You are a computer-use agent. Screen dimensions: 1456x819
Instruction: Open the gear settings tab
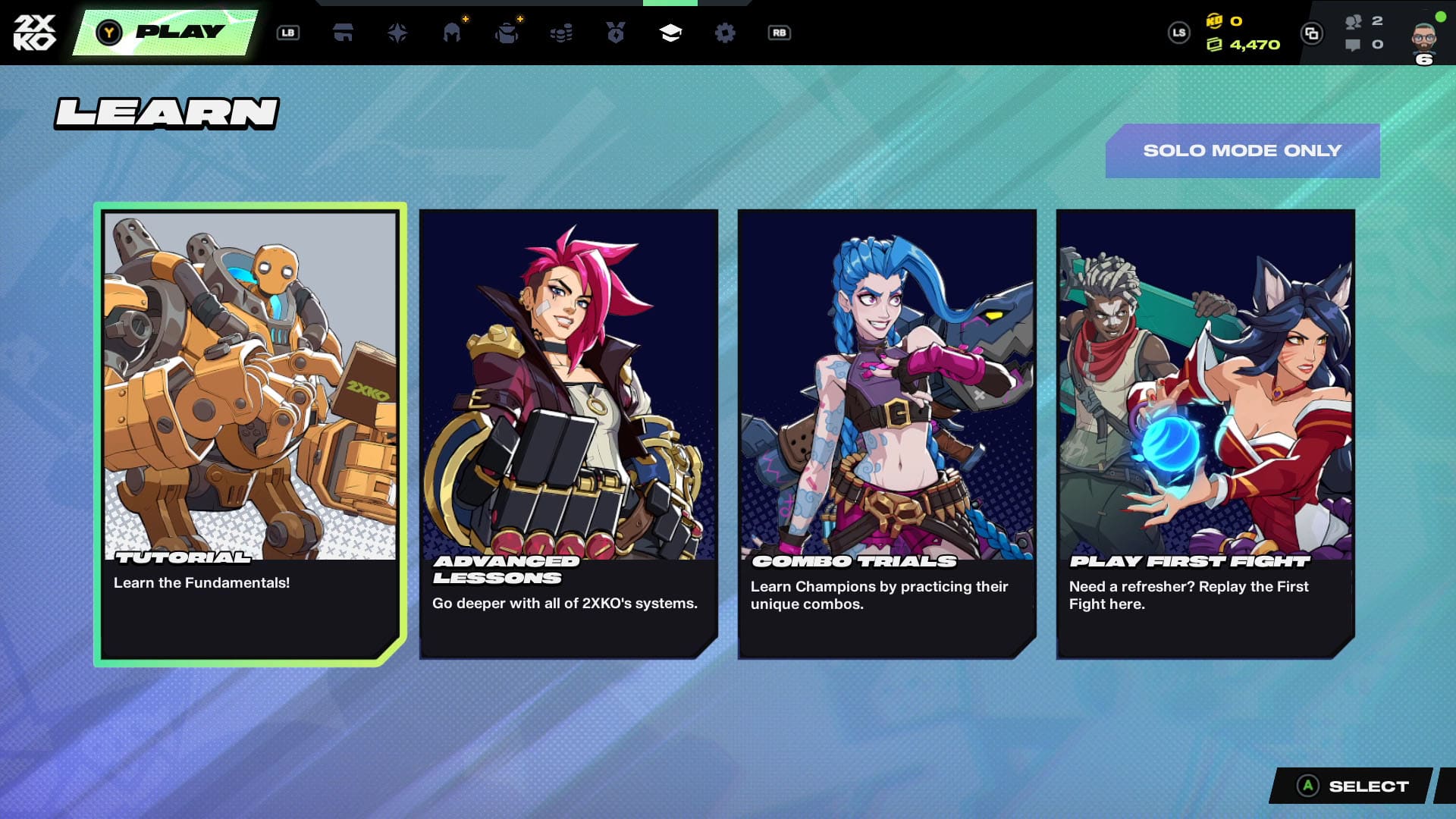pyautogui.click(x=725, y=33)
